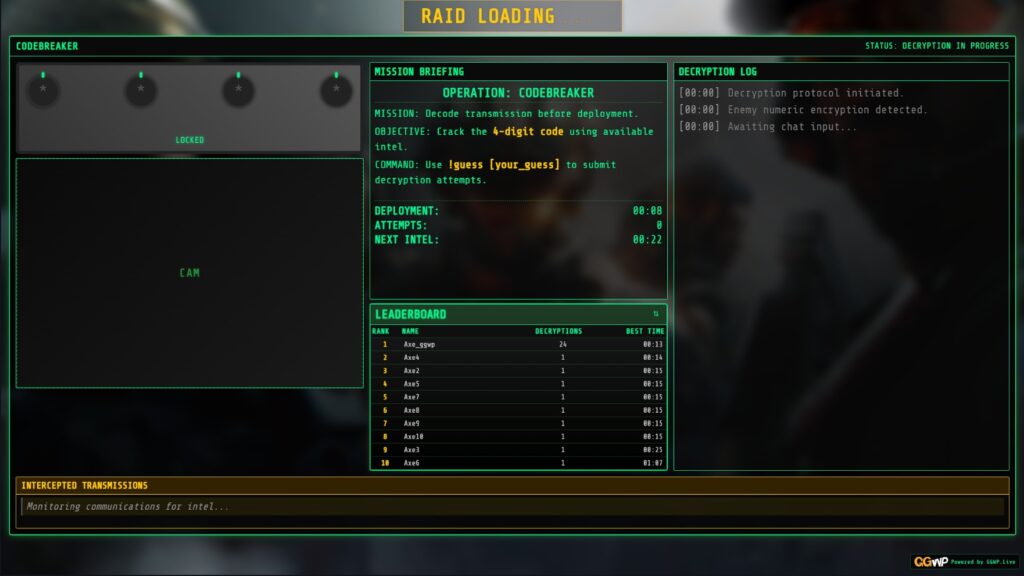This screenshot has width=1024, height=576.
Task: Select Axe10's leaderboard row
Action: click(x=518, y=436)
